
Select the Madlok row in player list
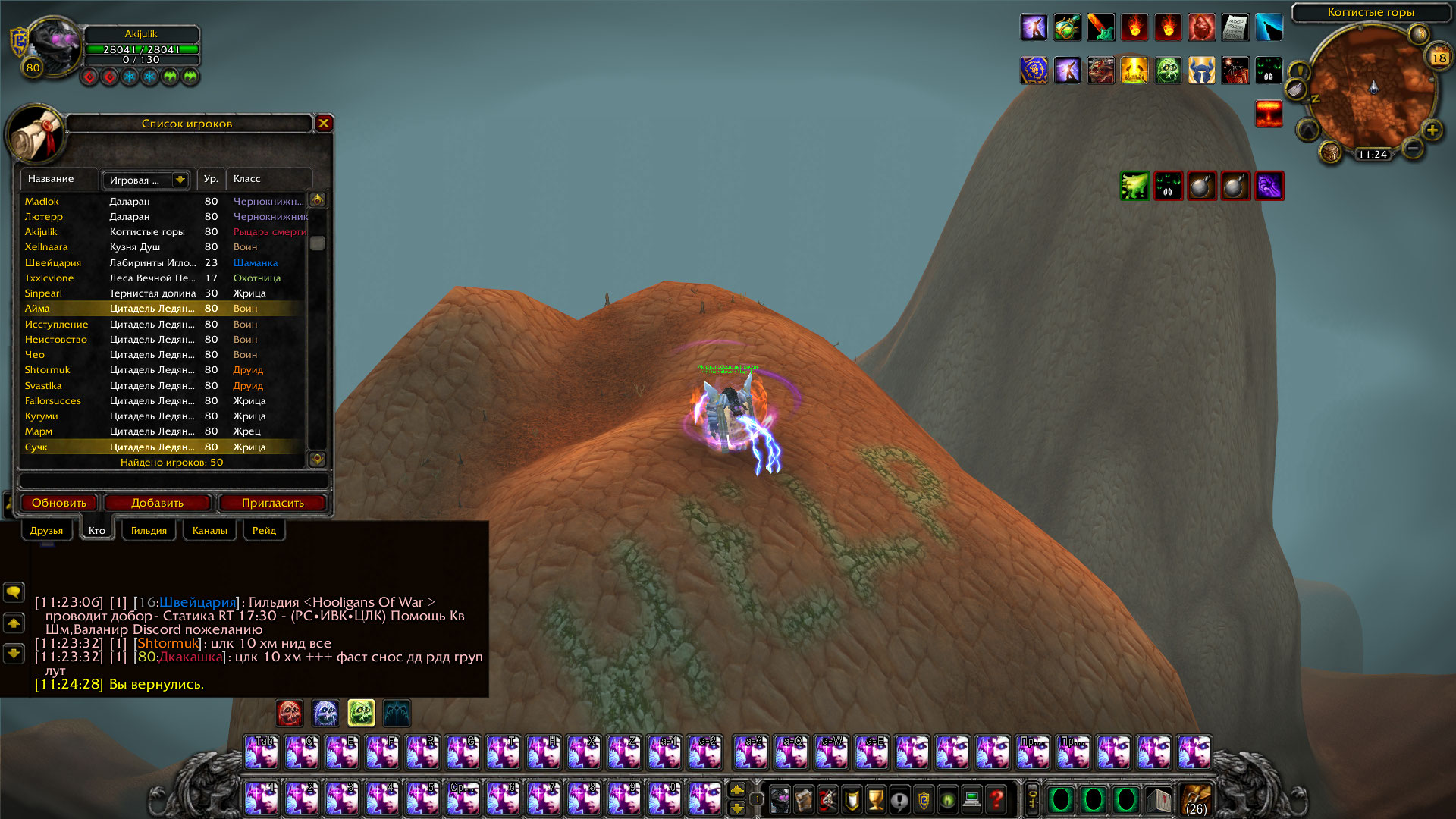click(42, 201)
